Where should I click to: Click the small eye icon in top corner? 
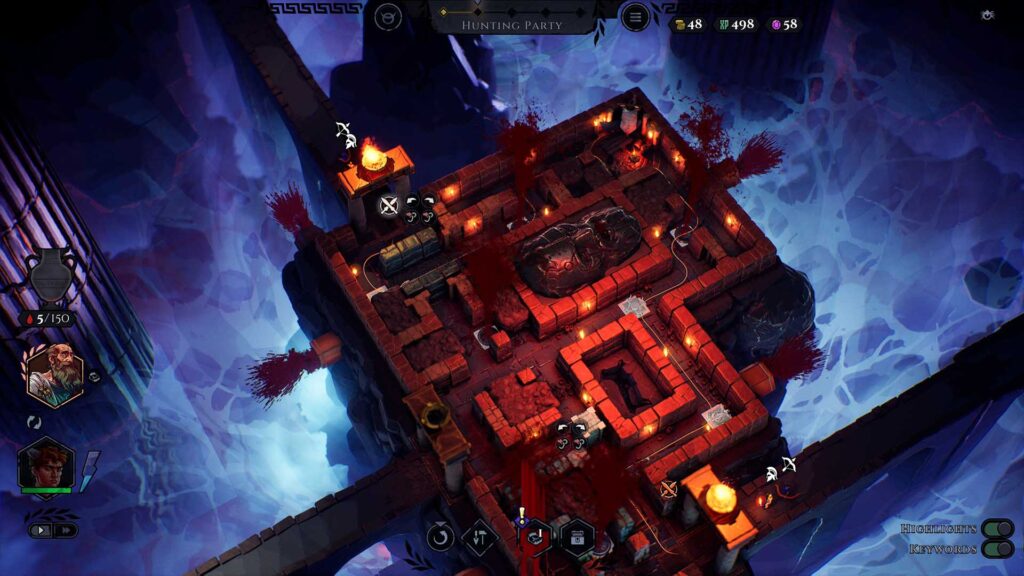point(988,15)
